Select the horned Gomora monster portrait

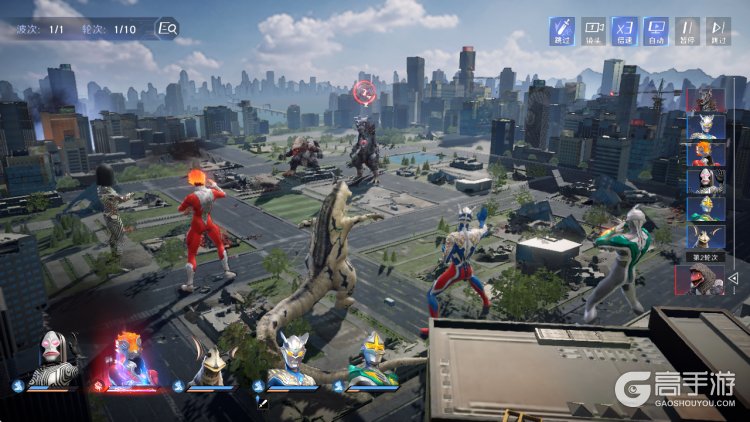(x=210, y=364)
